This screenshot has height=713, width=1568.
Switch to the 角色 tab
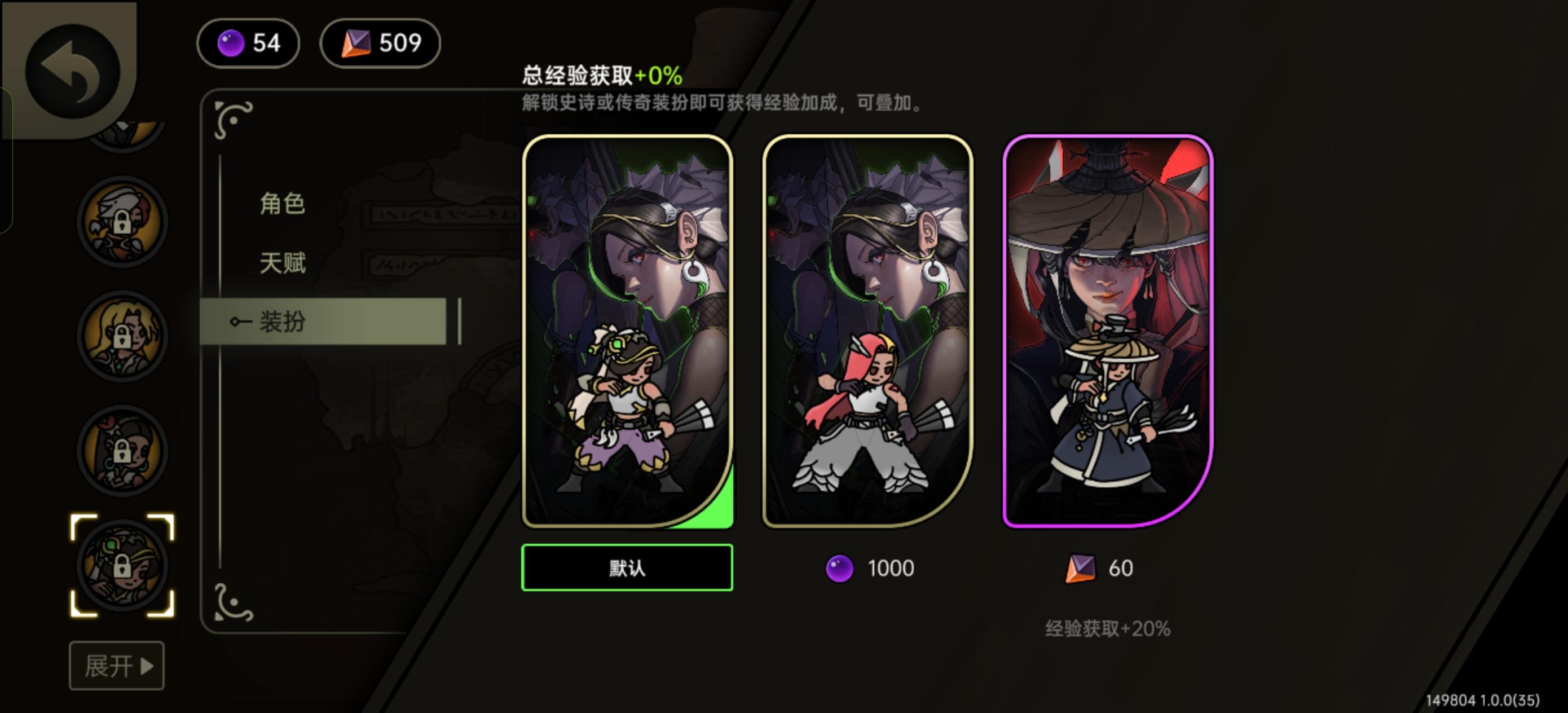click(x=284, y=204)
